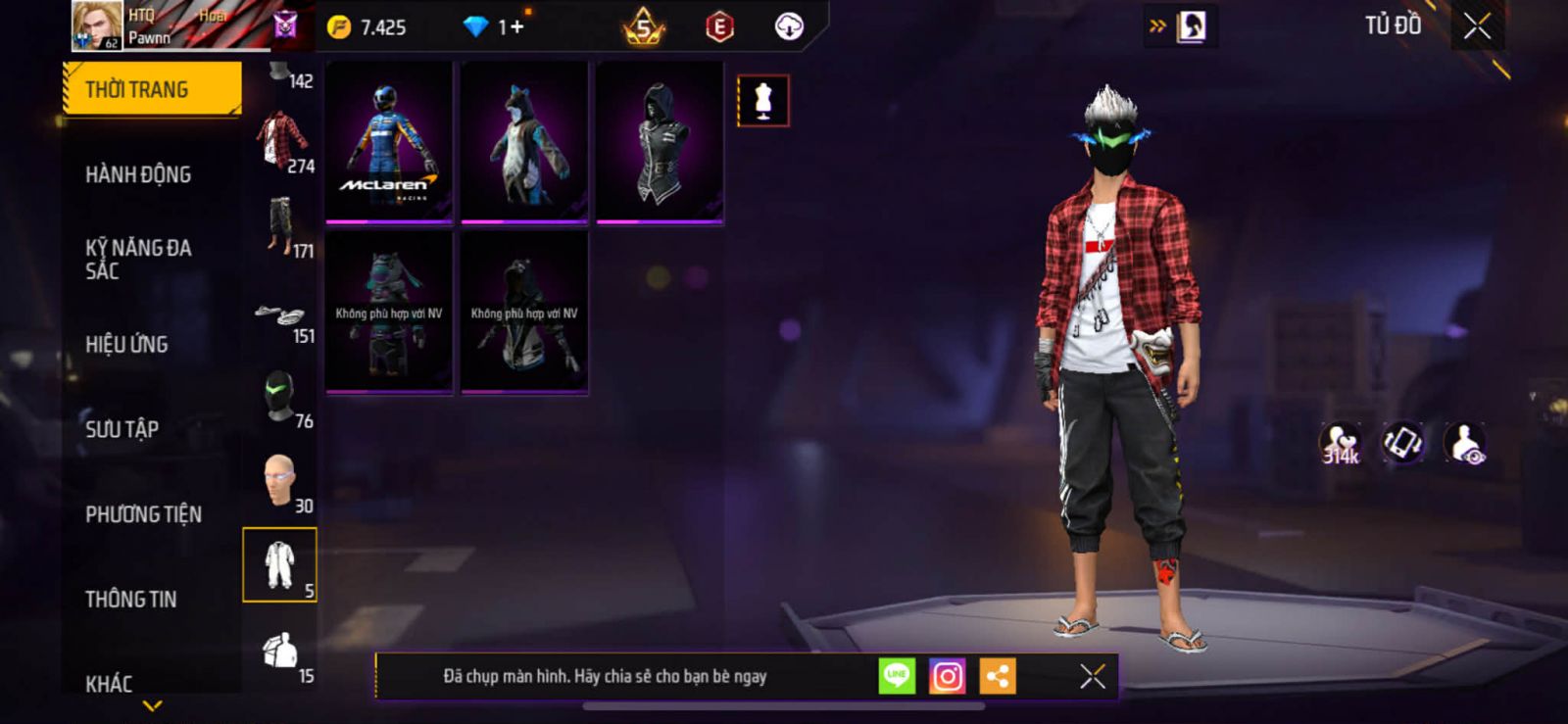
Task: Open the mask category with 76 items
Action: click(281, 398)
